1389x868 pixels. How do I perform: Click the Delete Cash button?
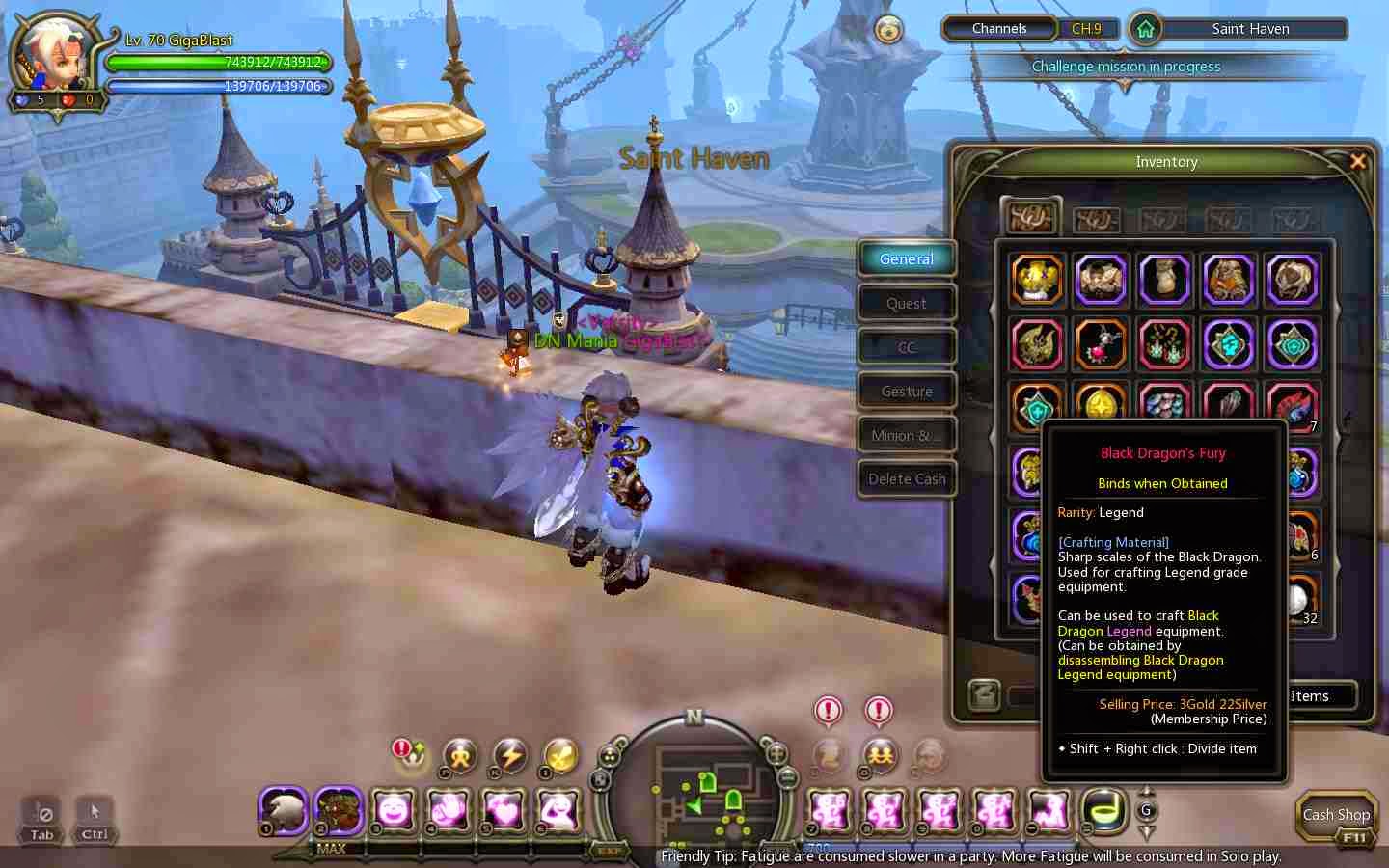[x=906, y=478]
